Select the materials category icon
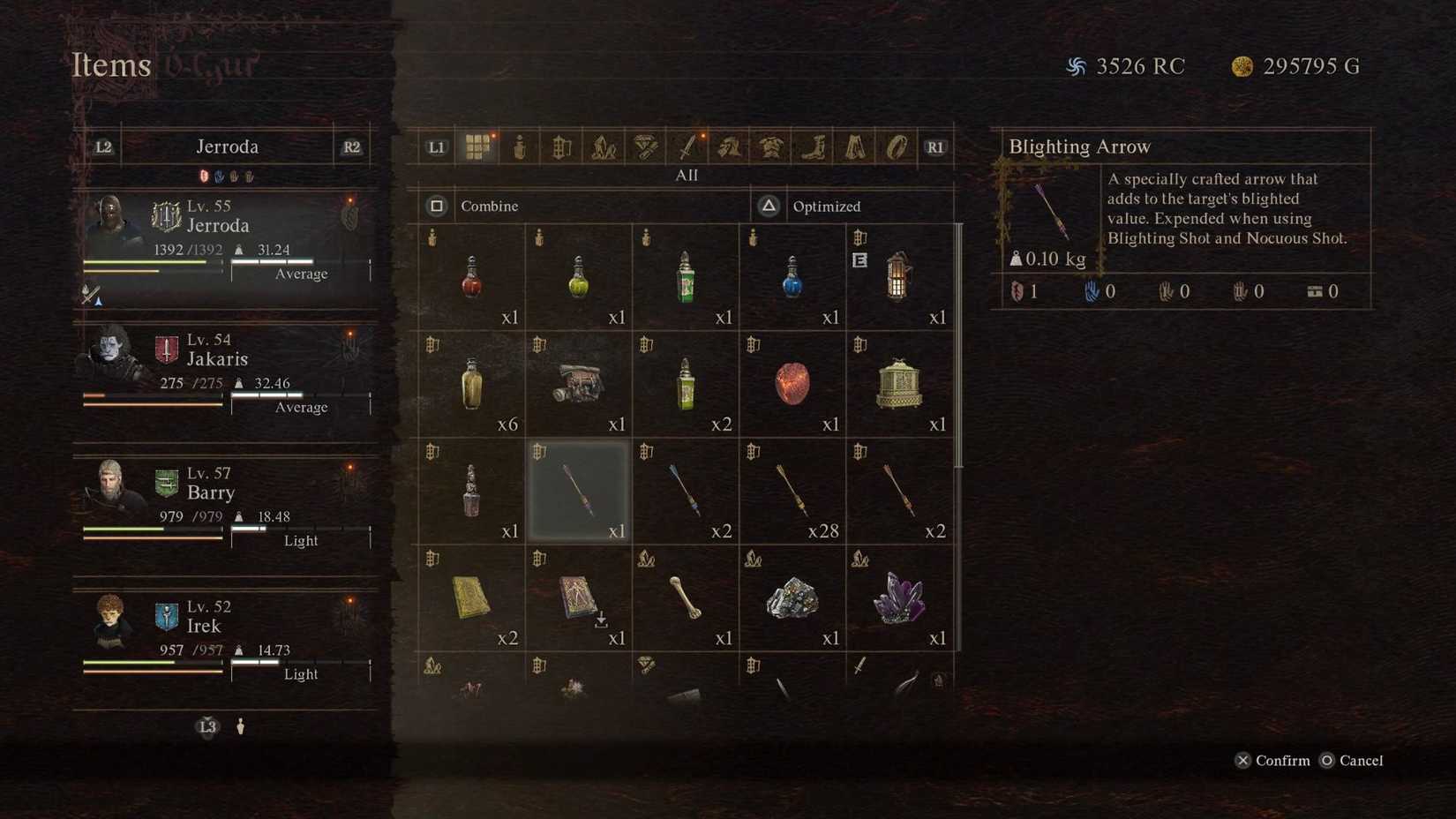 [x=602, y=147]
